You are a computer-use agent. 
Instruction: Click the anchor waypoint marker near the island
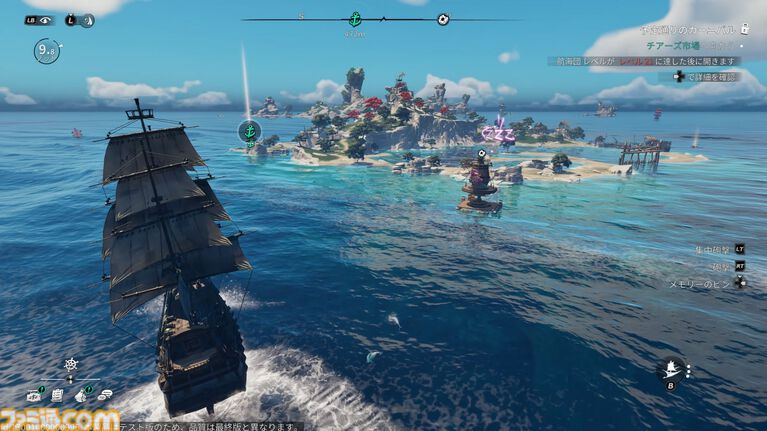(x=249, y=131)
